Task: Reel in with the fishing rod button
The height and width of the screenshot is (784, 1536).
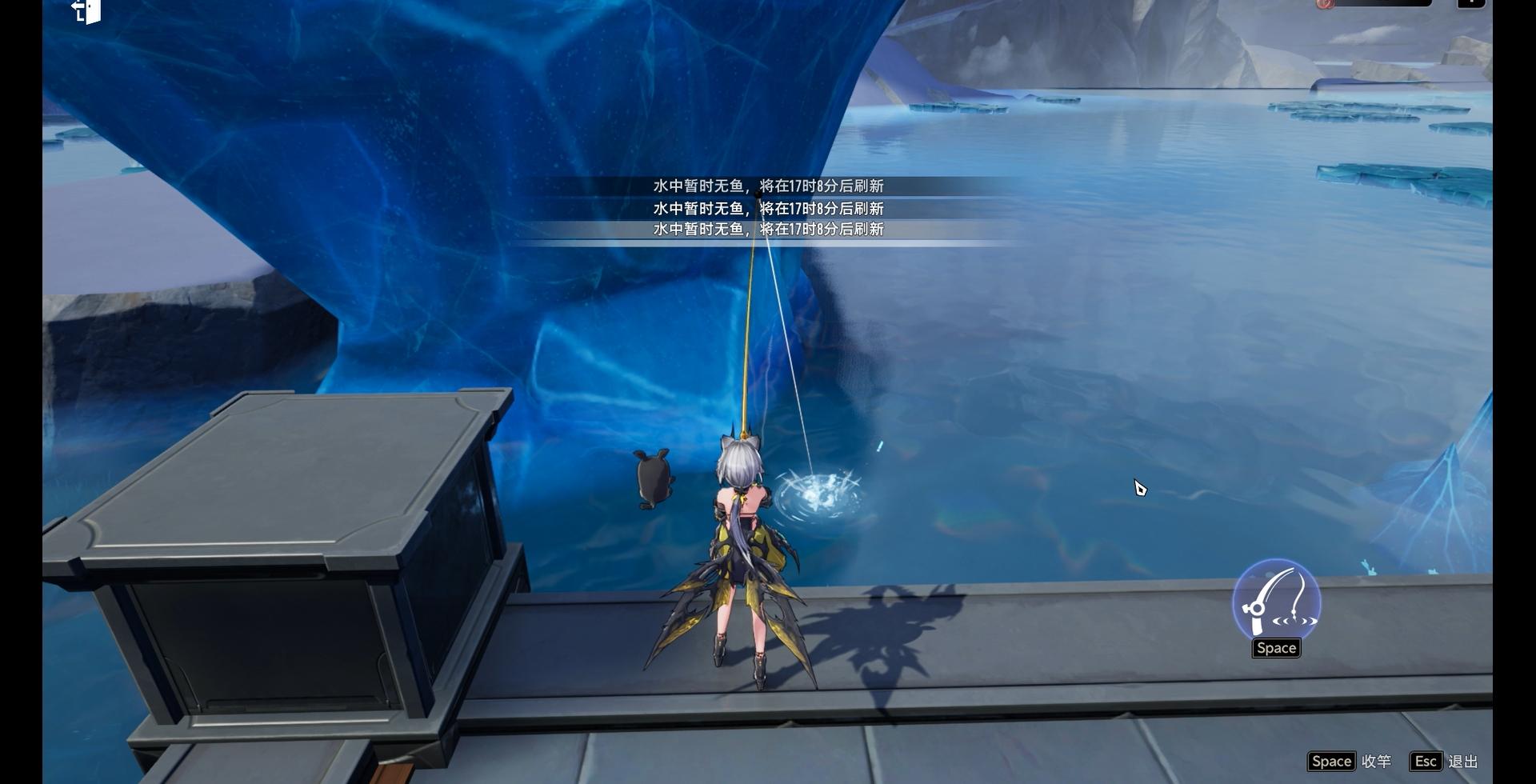Action: [x=1276, y=602]
